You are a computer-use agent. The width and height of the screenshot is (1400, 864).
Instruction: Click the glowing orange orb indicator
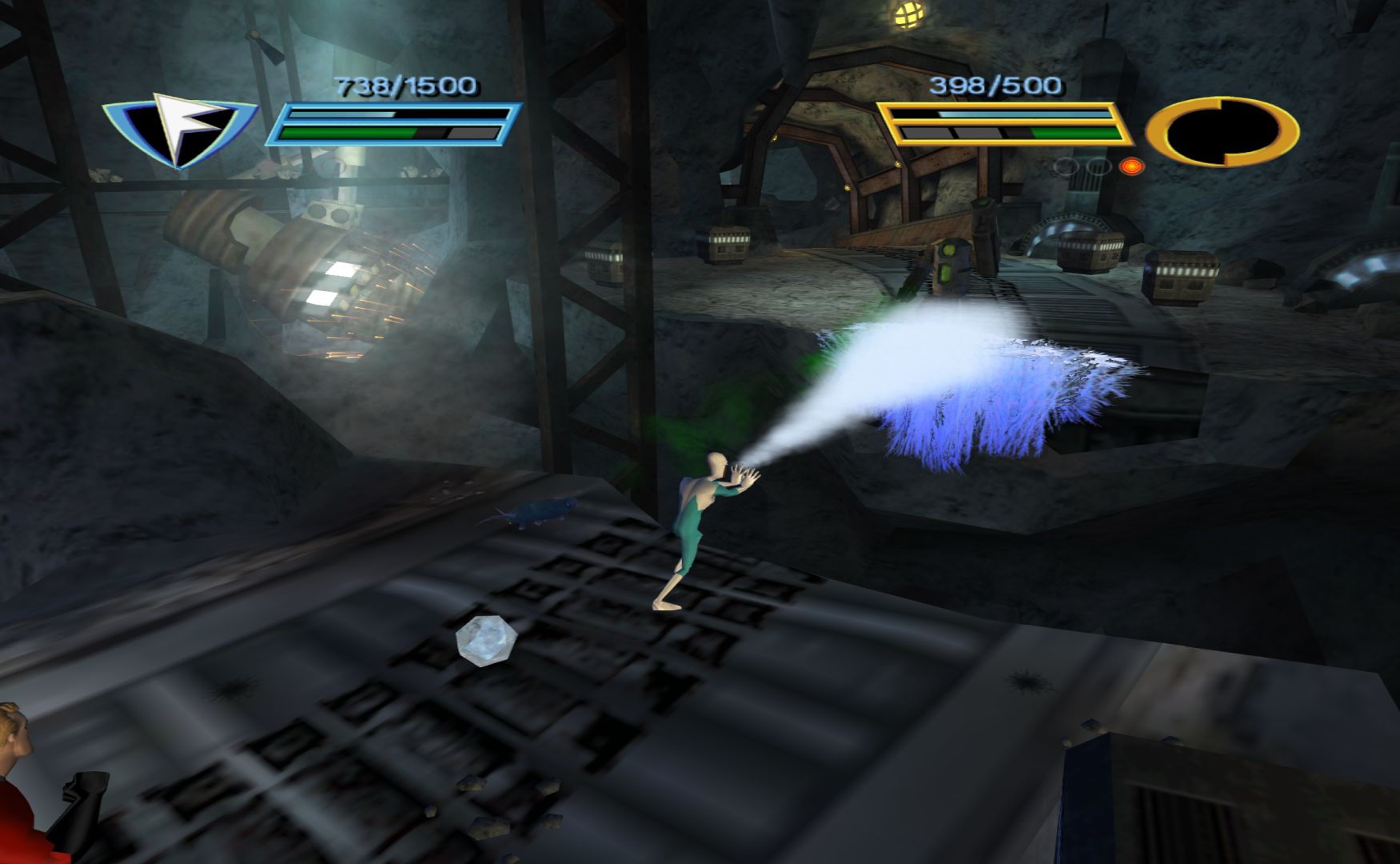click(x=1131, y=166)
